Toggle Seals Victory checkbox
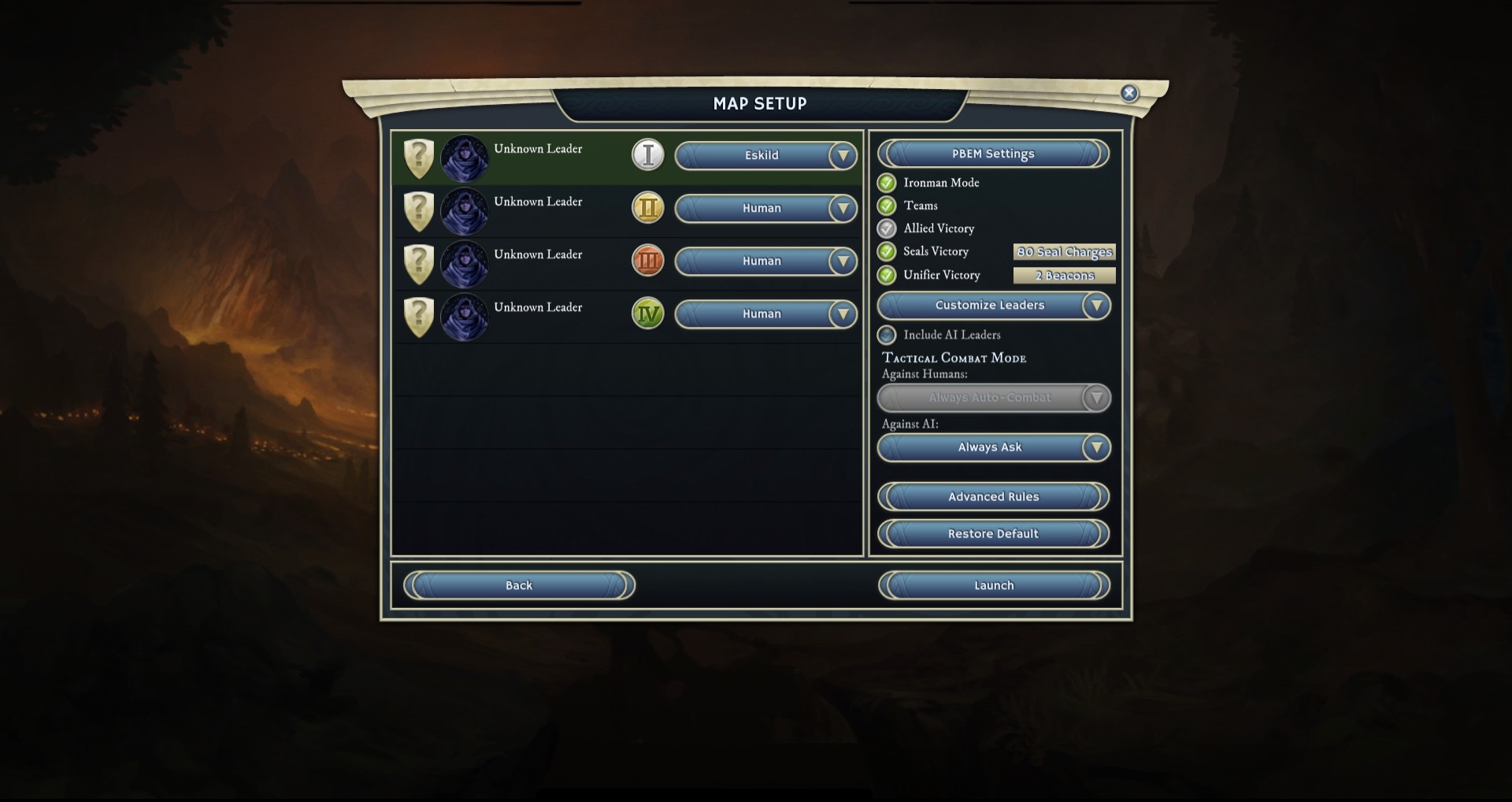The width and height of the screenshot is (1512, 802). point(887,251)
